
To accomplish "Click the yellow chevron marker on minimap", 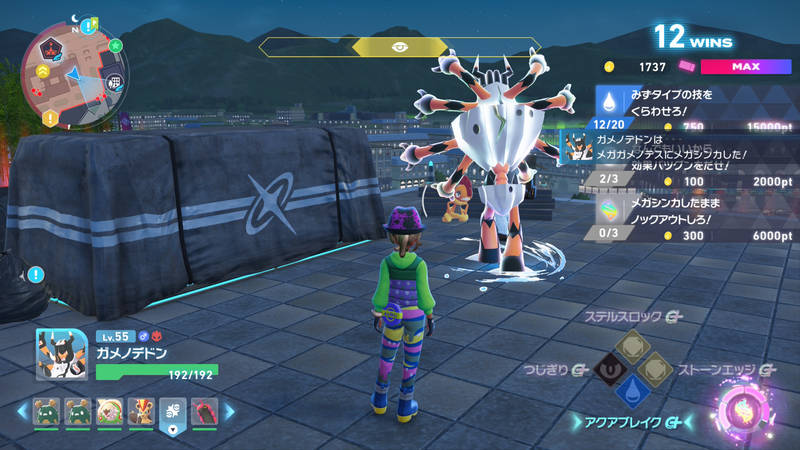I will coord(44,71).
